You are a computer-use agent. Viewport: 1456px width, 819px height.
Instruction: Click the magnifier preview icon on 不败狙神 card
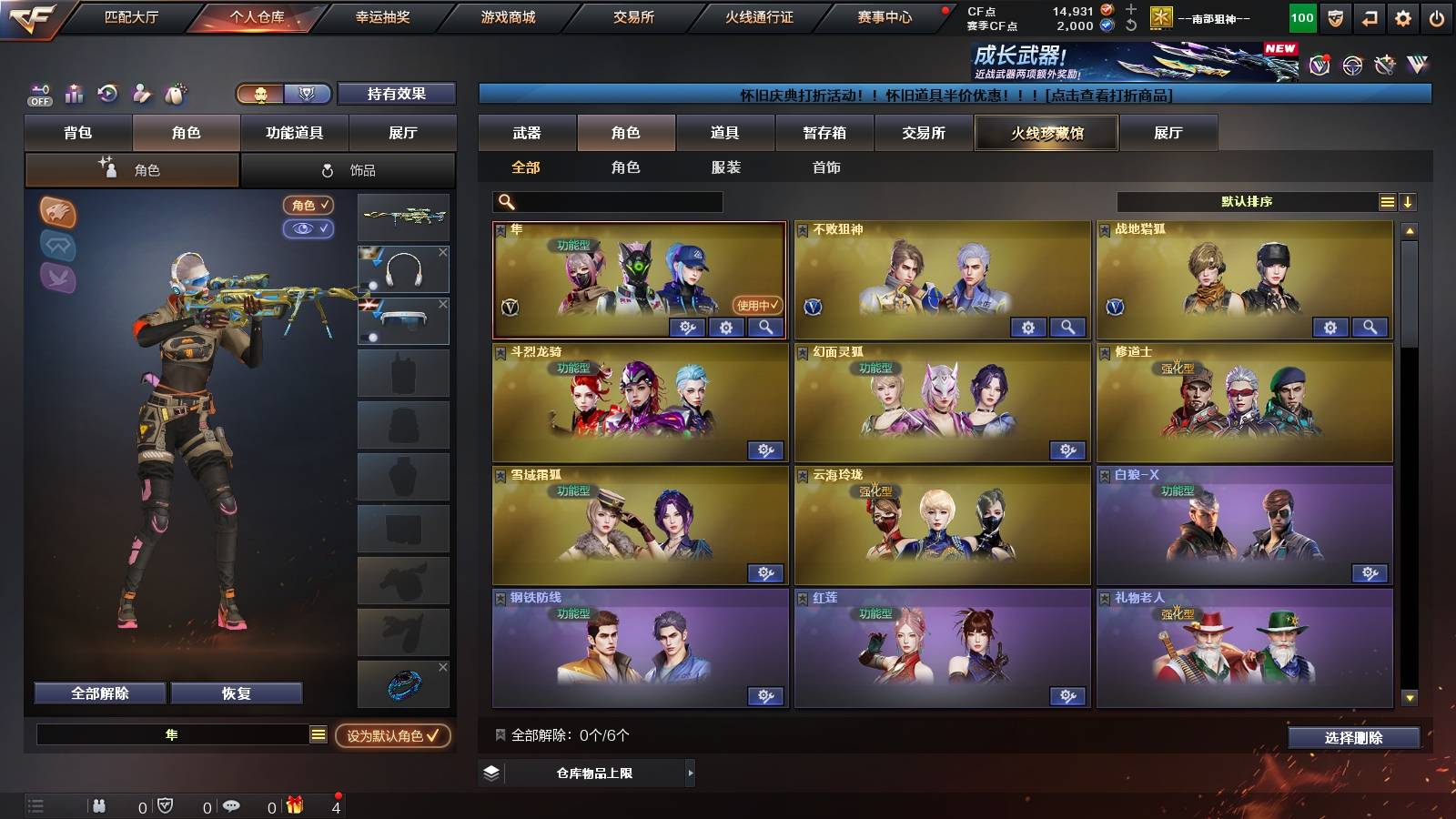click(x=1067, y=327)
